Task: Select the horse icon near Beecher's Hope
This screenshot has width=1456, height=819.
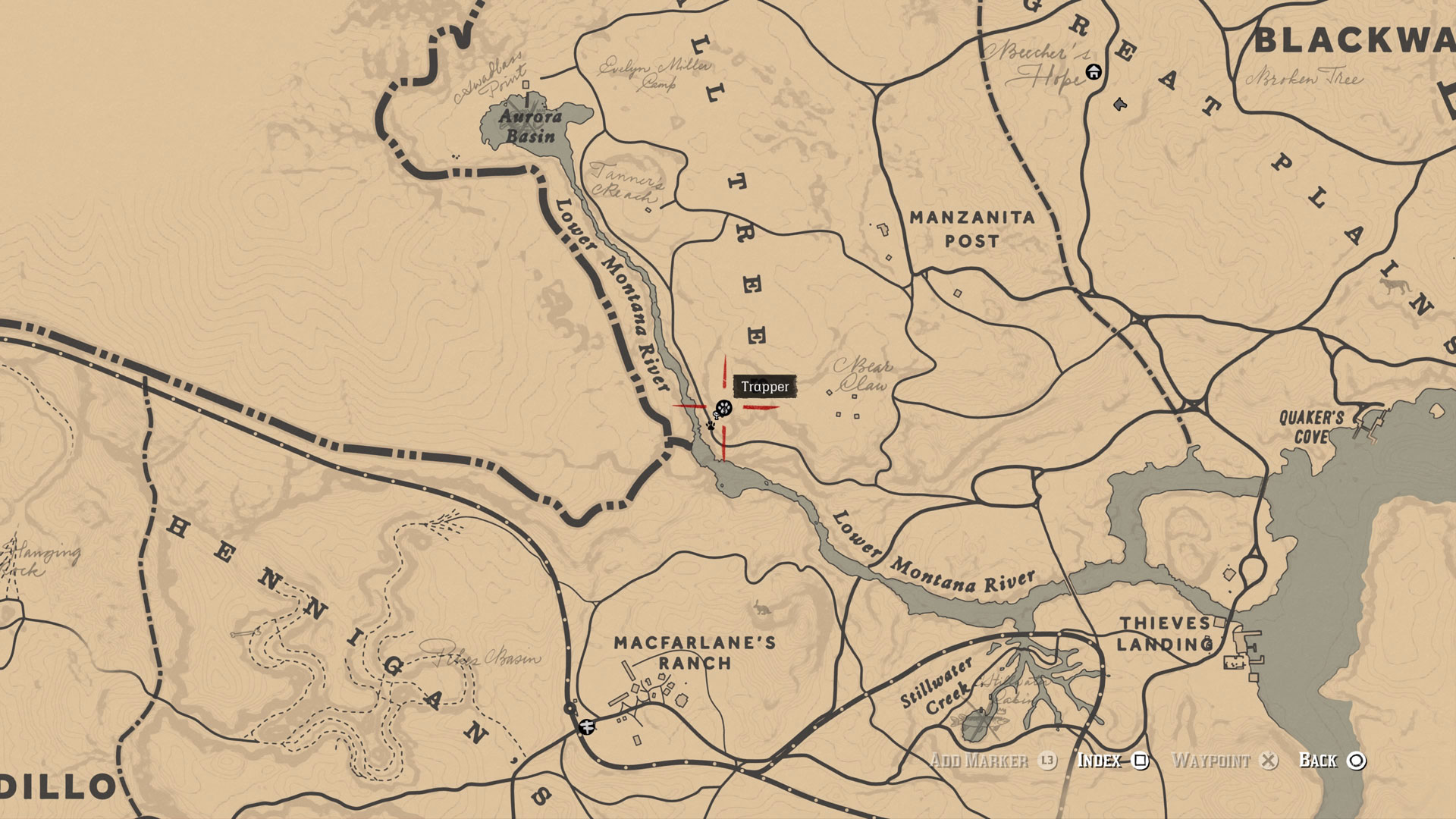Action: click(x=1120, y=104)
